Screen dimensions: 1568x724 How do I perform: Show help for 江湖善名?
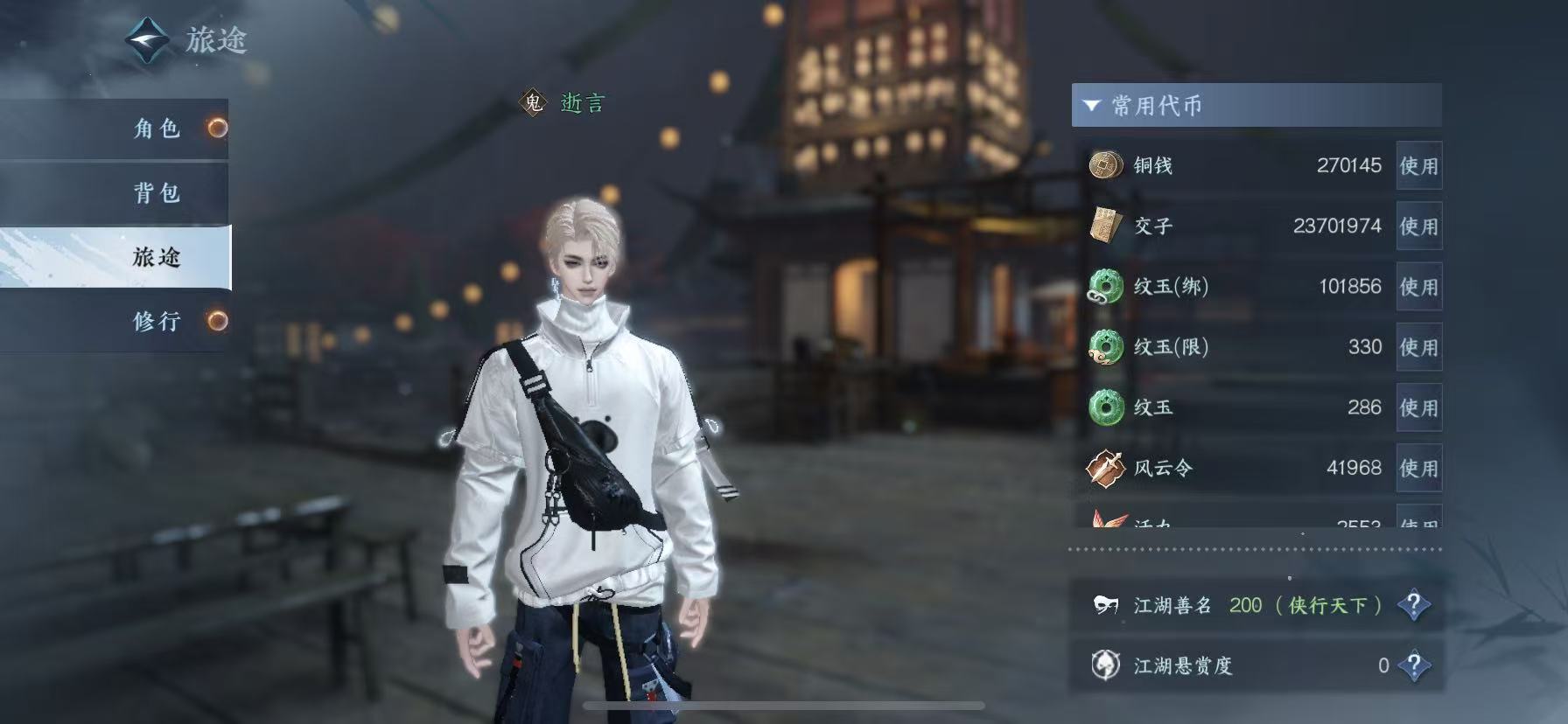tap(1413, 605)
